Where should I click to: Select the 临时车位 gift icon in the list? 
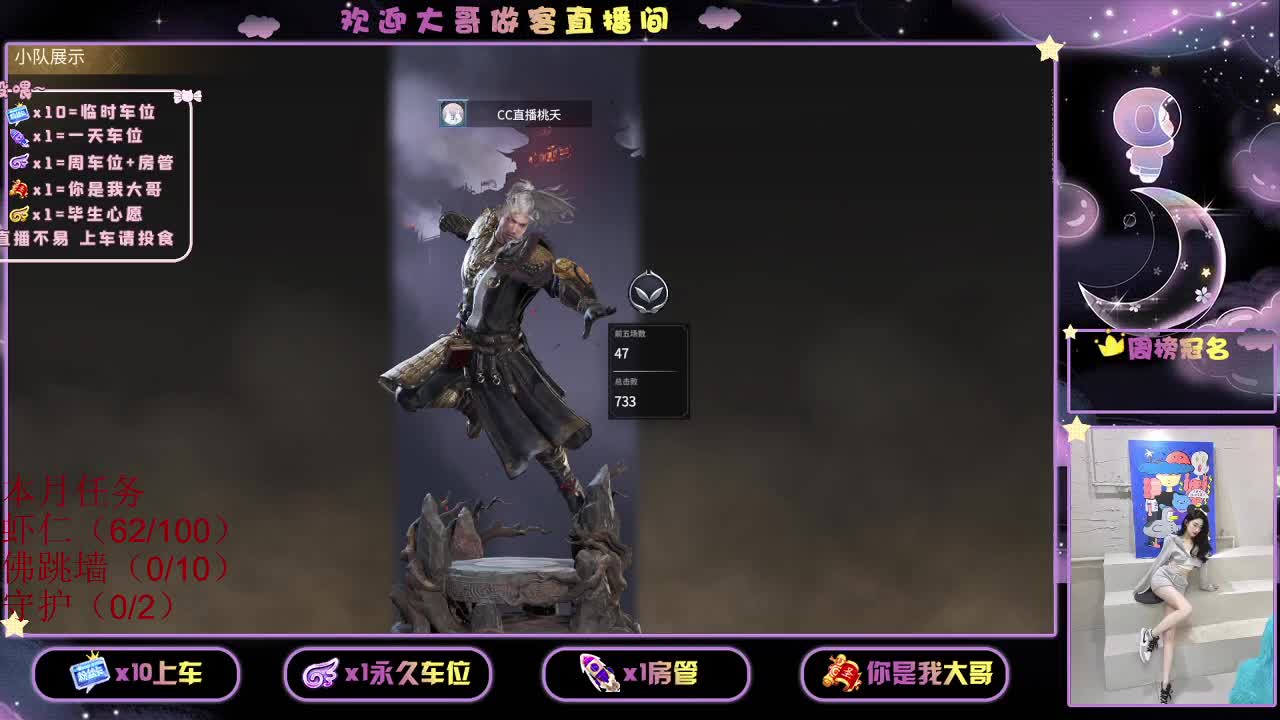pyautogui.click(x=20, y=114)
